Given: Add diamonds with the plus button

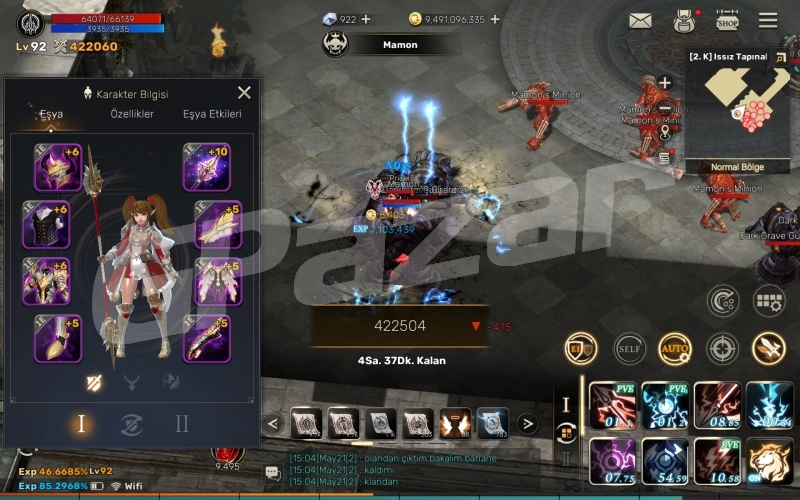Looking at the screenshot, I should (365, 19).
